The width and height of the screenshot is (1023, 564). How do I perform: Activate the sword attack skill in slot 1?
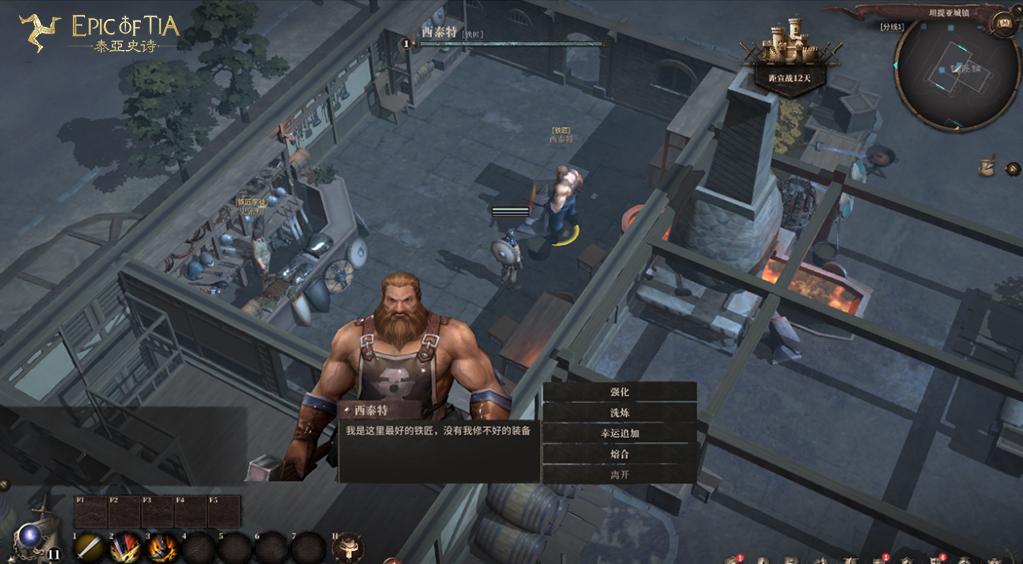click(90, 547)
